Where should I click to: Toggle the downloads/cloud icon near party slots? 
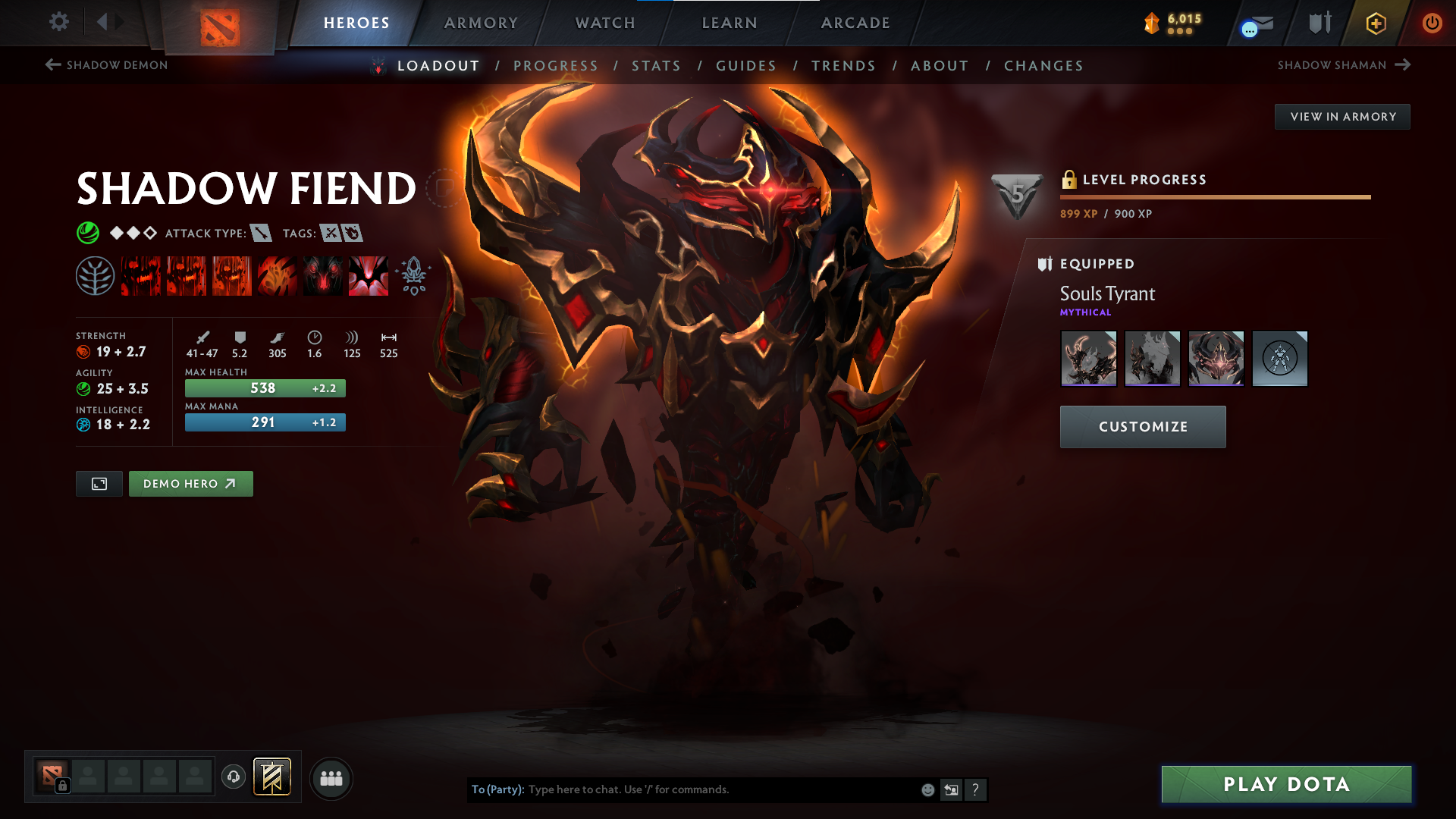point(234,778)
